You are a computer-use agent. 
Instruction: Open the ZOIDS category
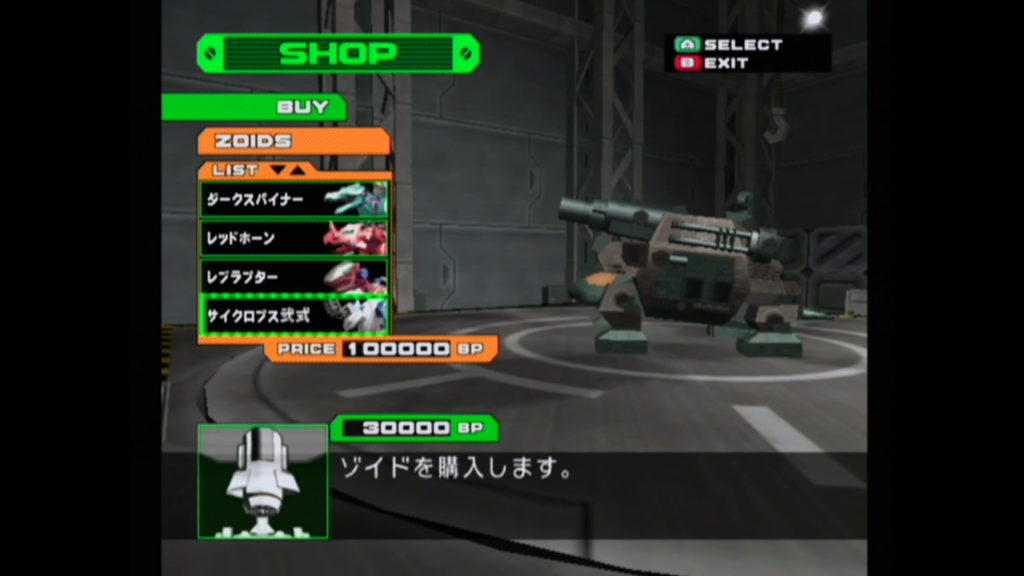click(294, 141)
